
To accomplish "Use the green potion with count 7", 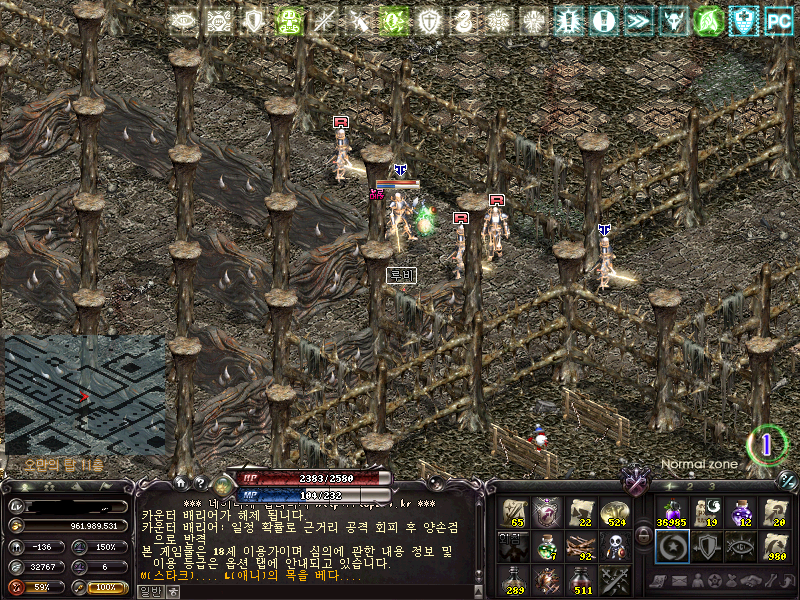I will tap(547, 546).
